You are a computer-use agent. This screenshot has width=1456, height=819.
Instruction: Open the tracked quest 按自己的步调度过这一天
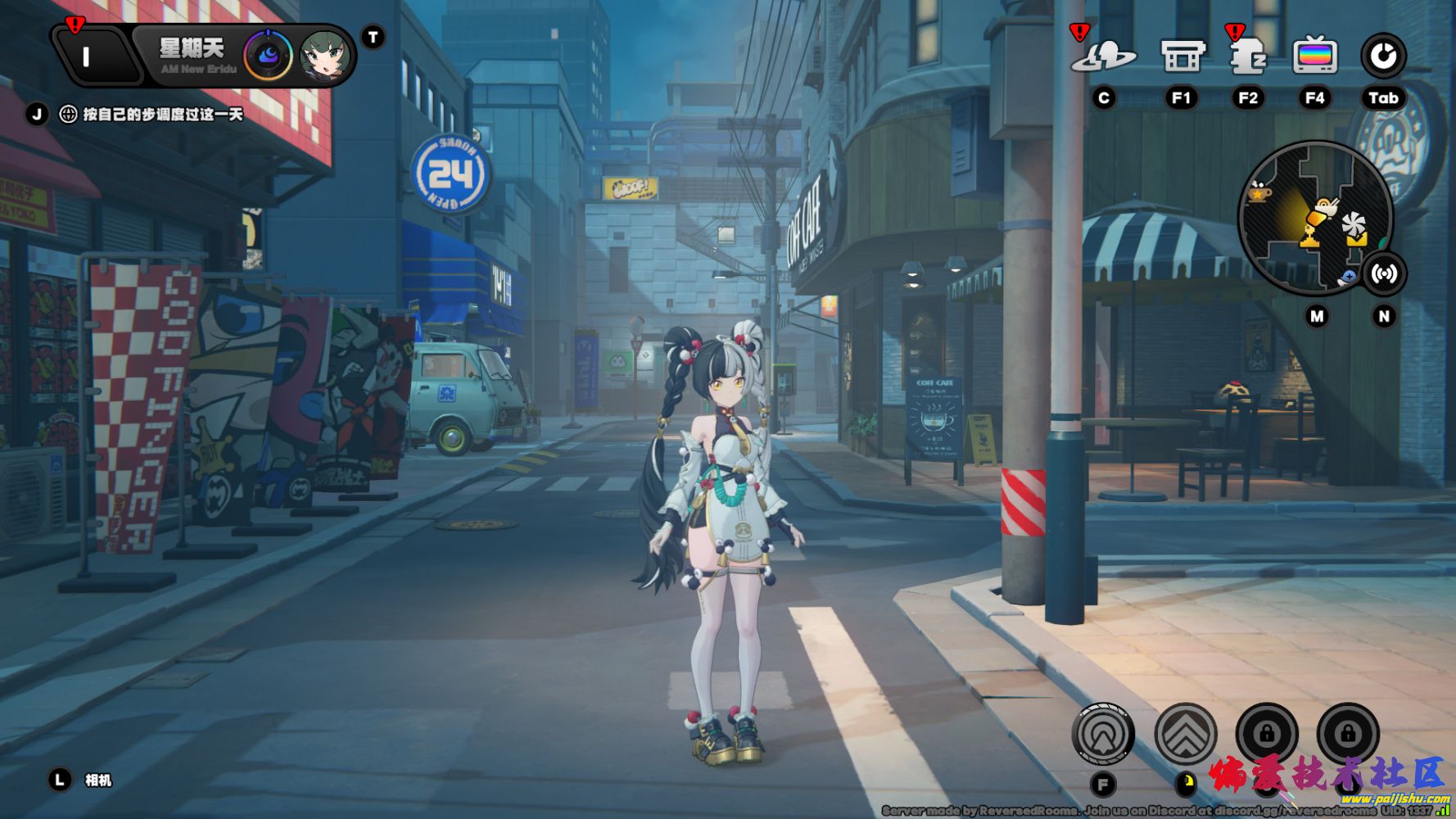162,115
